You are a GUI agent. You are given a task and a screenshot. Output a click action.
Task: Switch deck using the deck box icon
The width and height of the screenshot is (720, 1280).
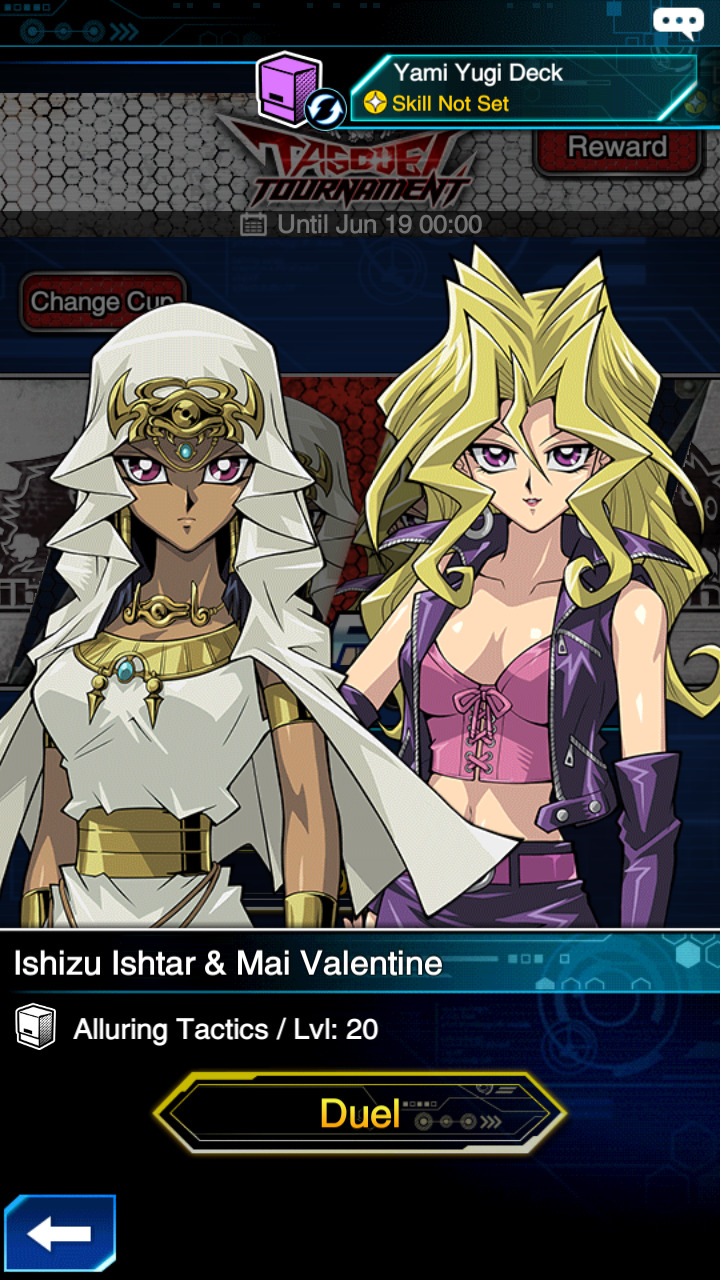(298, 92)
